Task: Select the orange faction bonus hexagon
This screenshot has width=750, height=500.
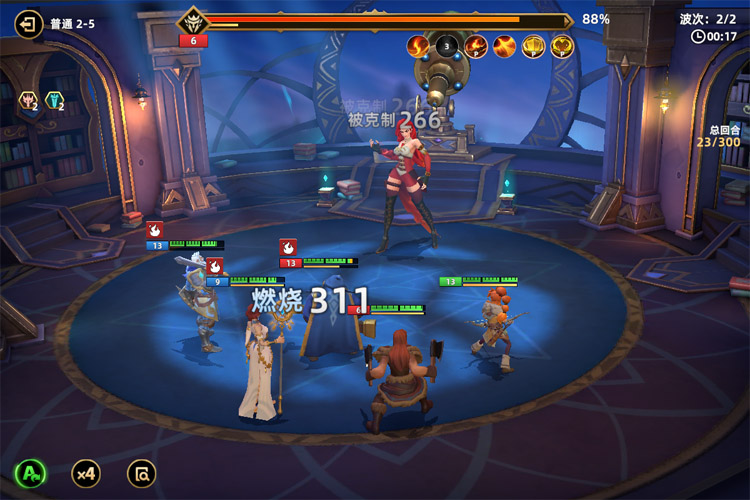Action: coord(27,100)
